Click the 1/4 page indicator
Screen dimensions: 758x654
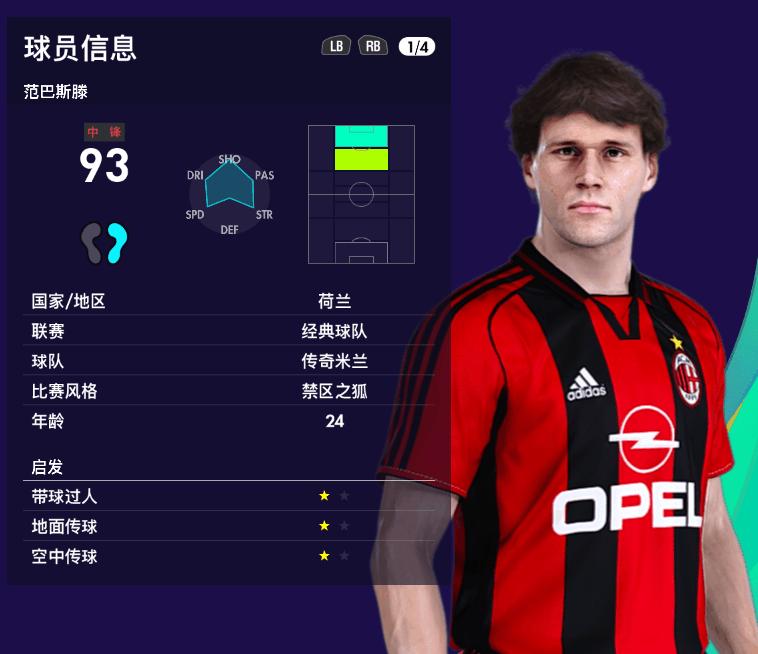pyautogui.click(x=416, y=46)
